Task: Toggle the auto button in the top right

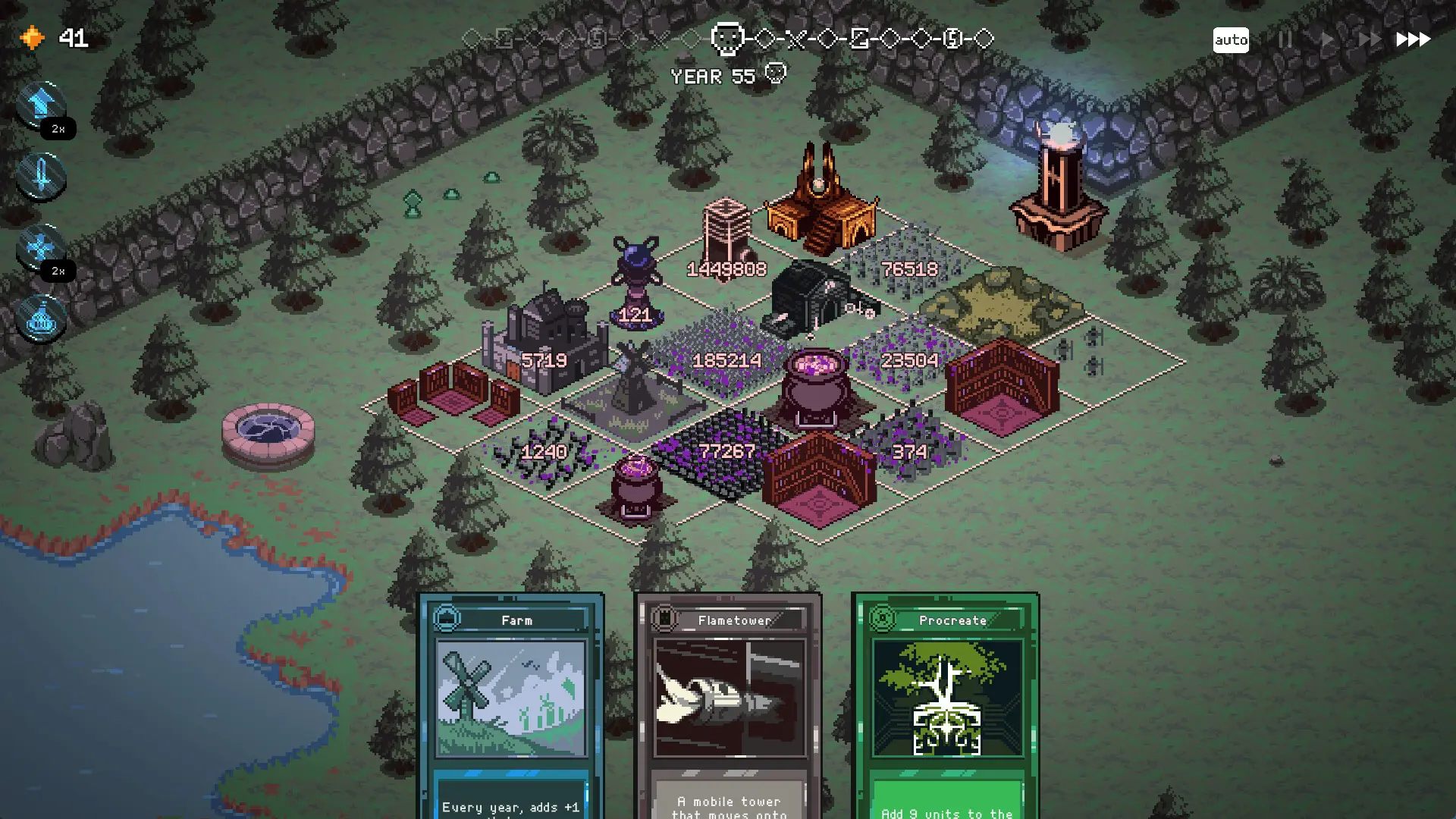Action: tap(1232, 39)
